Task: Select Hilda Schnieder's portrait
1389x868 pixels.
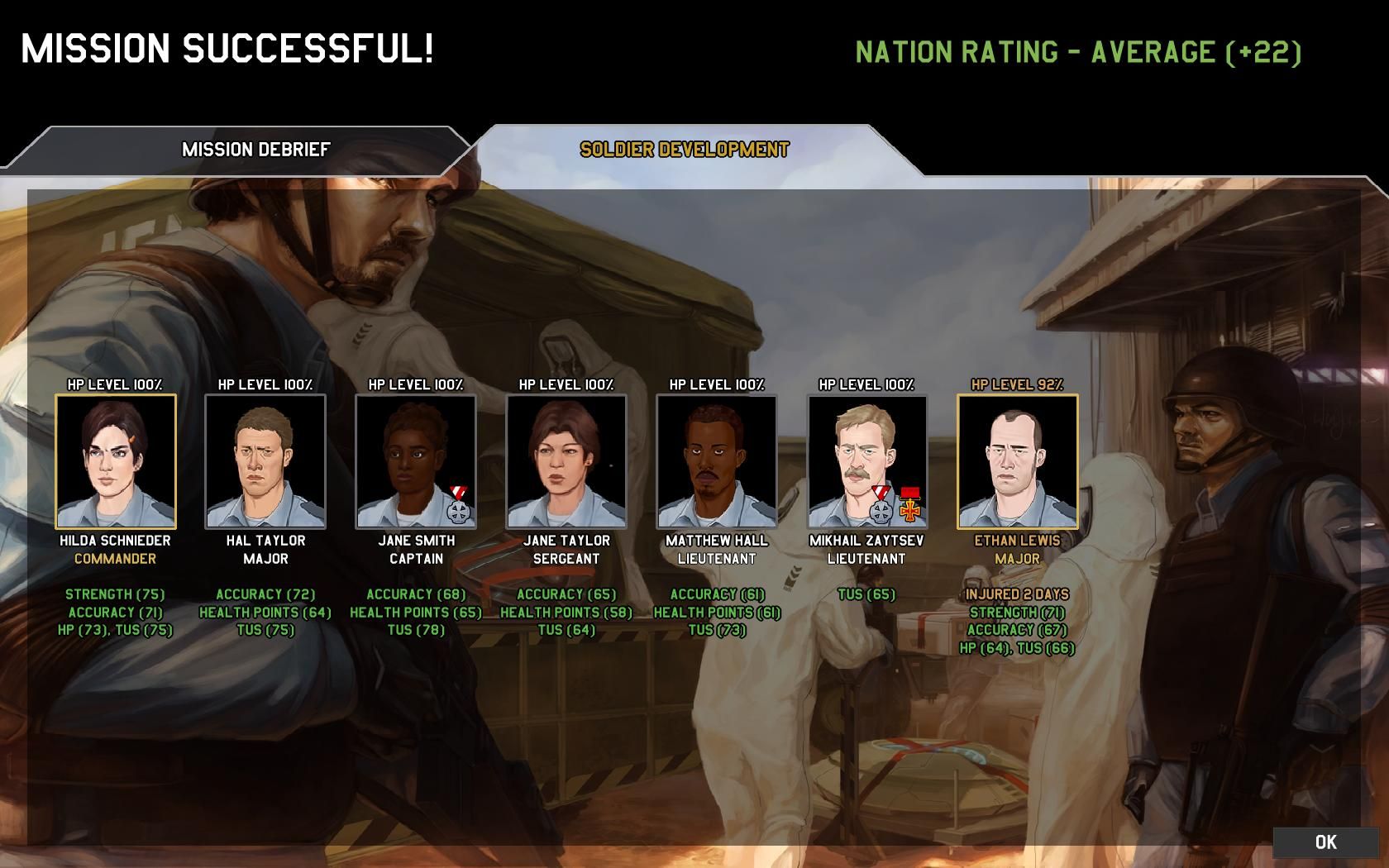Action: point(116,461)
